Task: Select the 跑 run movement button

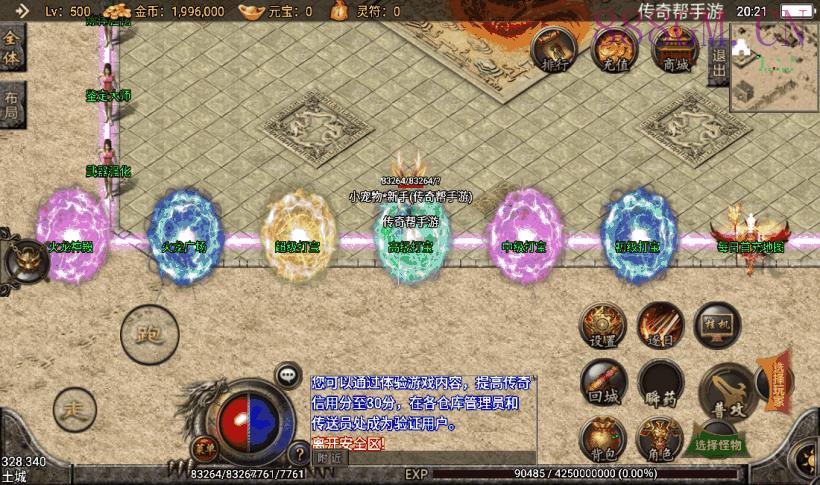Action: coord(149,334)
